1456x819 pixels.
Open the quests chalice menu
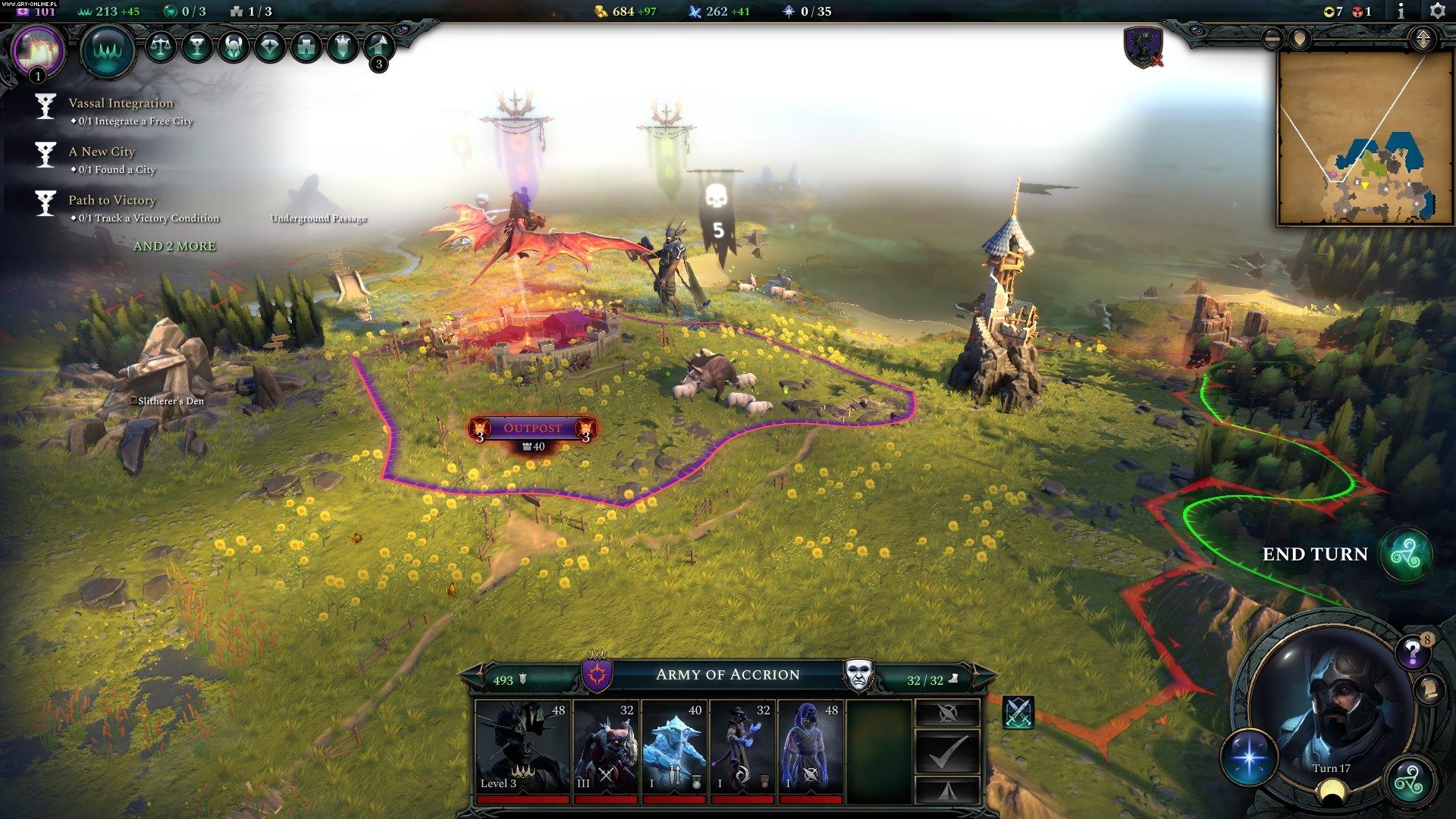(196, 47)
